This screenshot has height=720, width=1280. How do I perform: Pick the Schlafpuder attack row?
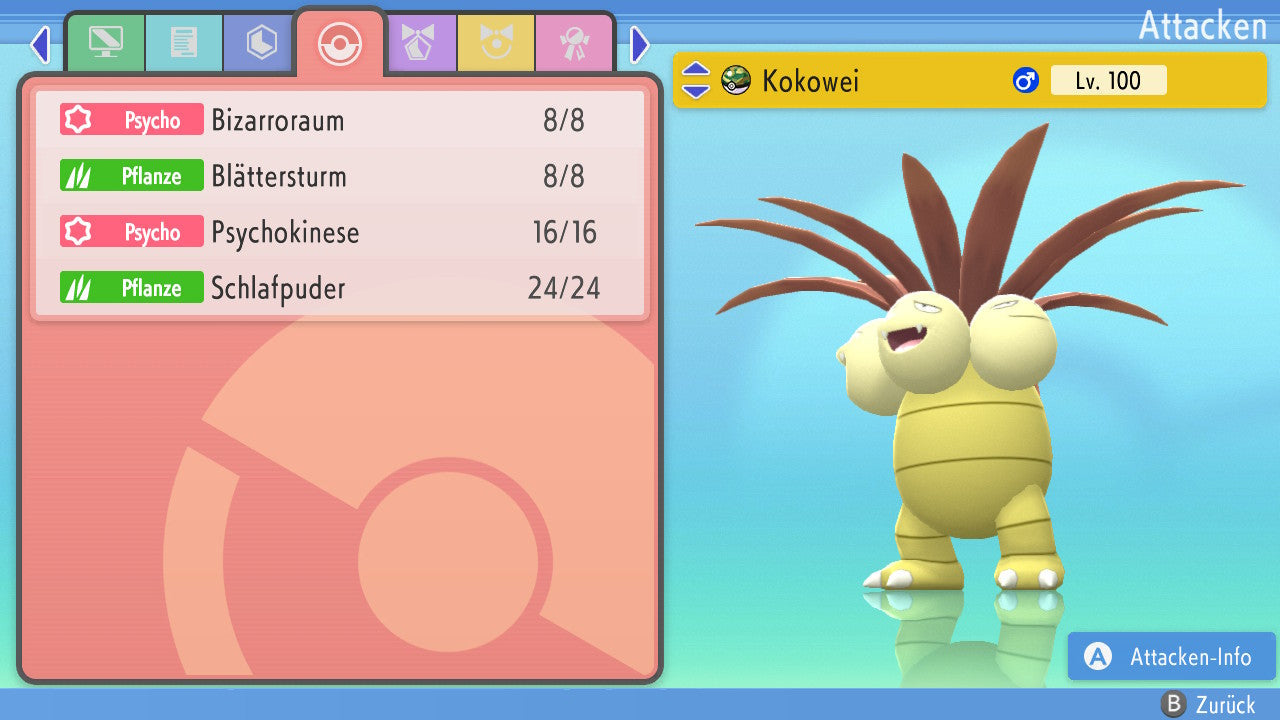(340, 289)
